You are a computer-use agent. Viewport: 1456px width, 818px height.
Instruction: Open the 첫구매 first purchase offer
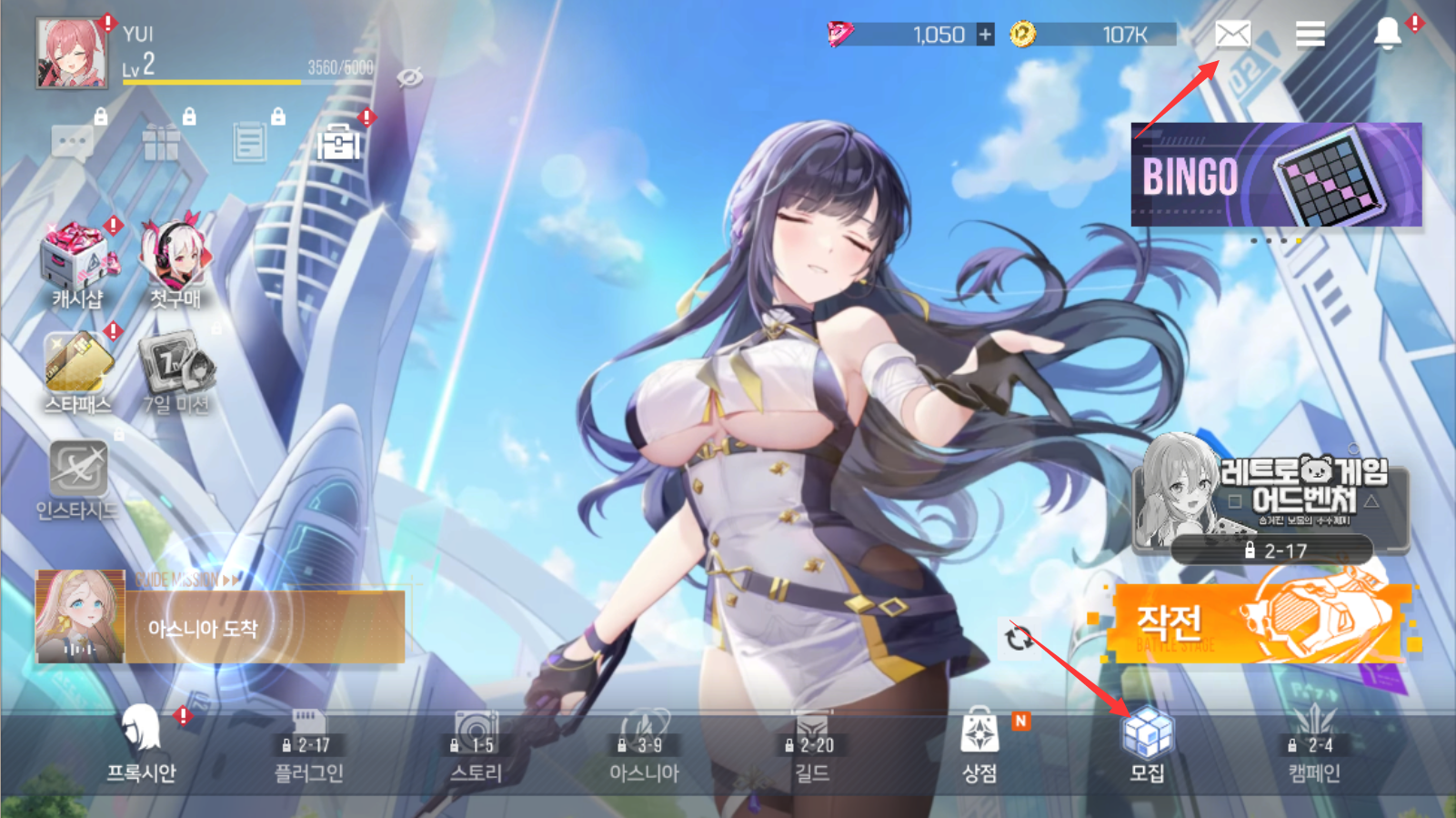(176, 264)
